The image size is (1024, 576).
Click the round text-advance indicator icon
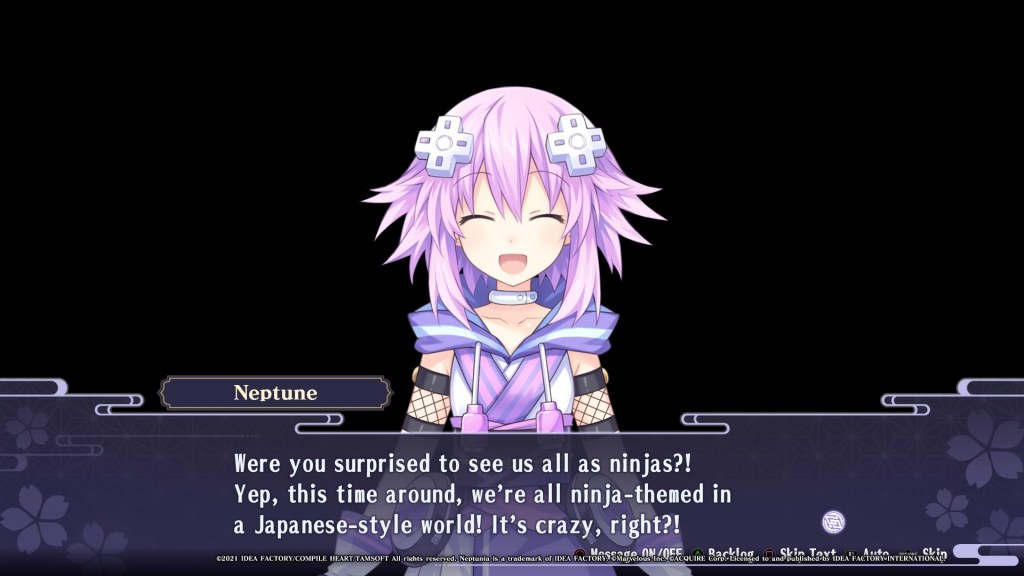click(833, 521)
